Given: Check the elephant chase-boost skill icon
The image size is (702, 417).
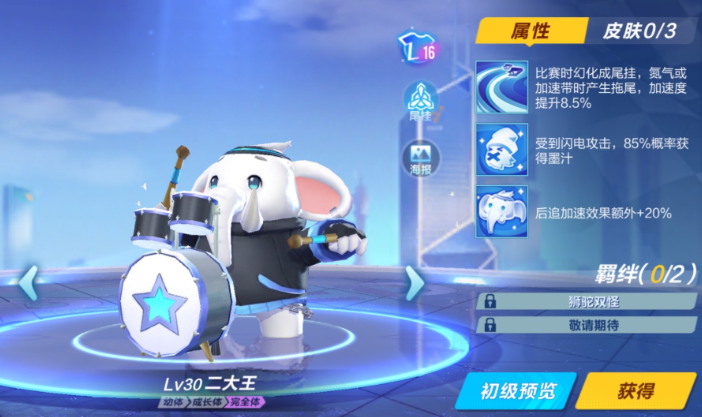Looking at the screenshot, I should tap(502, 211).
